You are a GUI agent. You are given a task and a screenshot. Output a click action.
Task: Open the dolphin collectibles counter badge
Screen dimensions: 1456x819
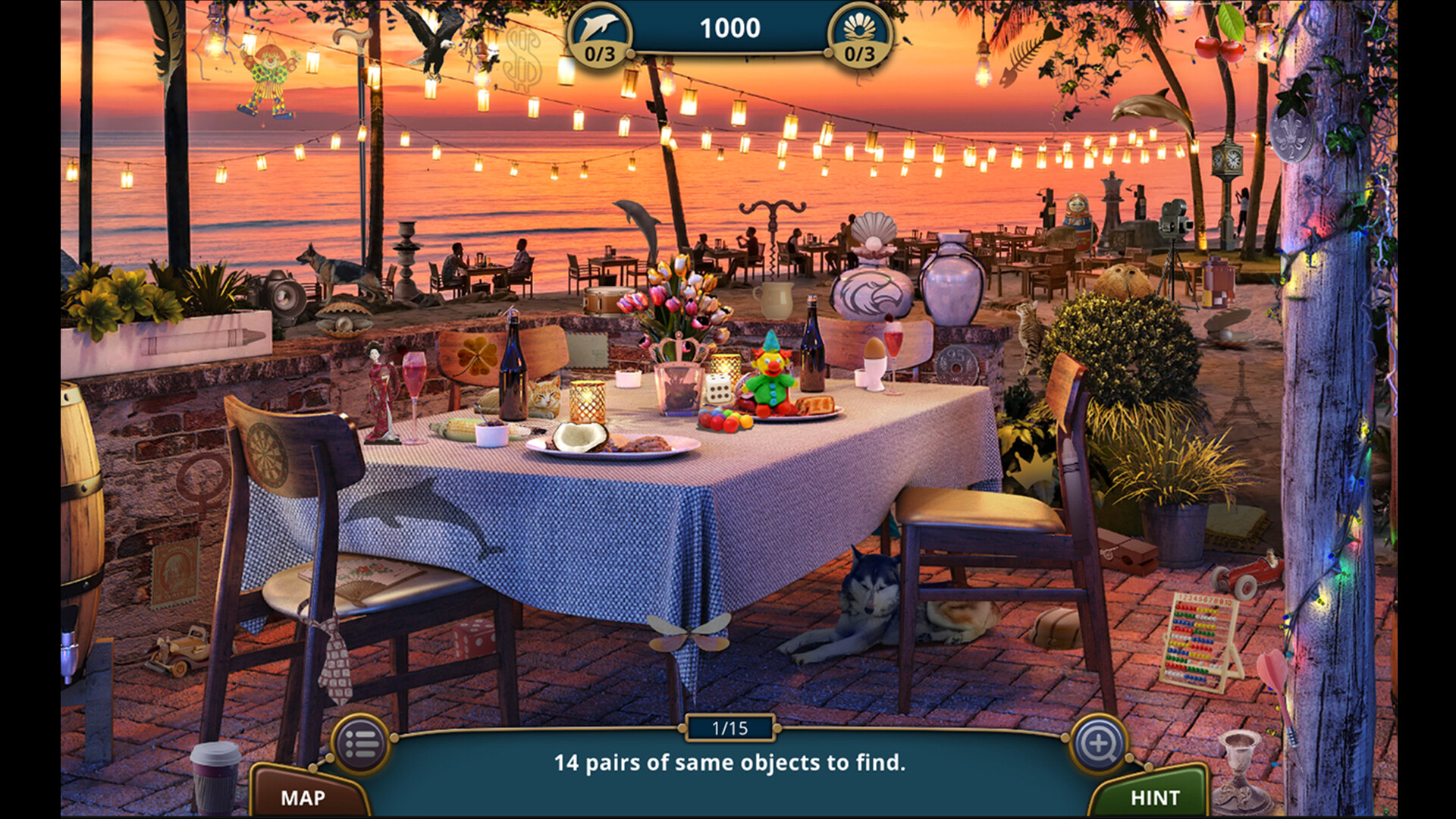click(601, 32)
